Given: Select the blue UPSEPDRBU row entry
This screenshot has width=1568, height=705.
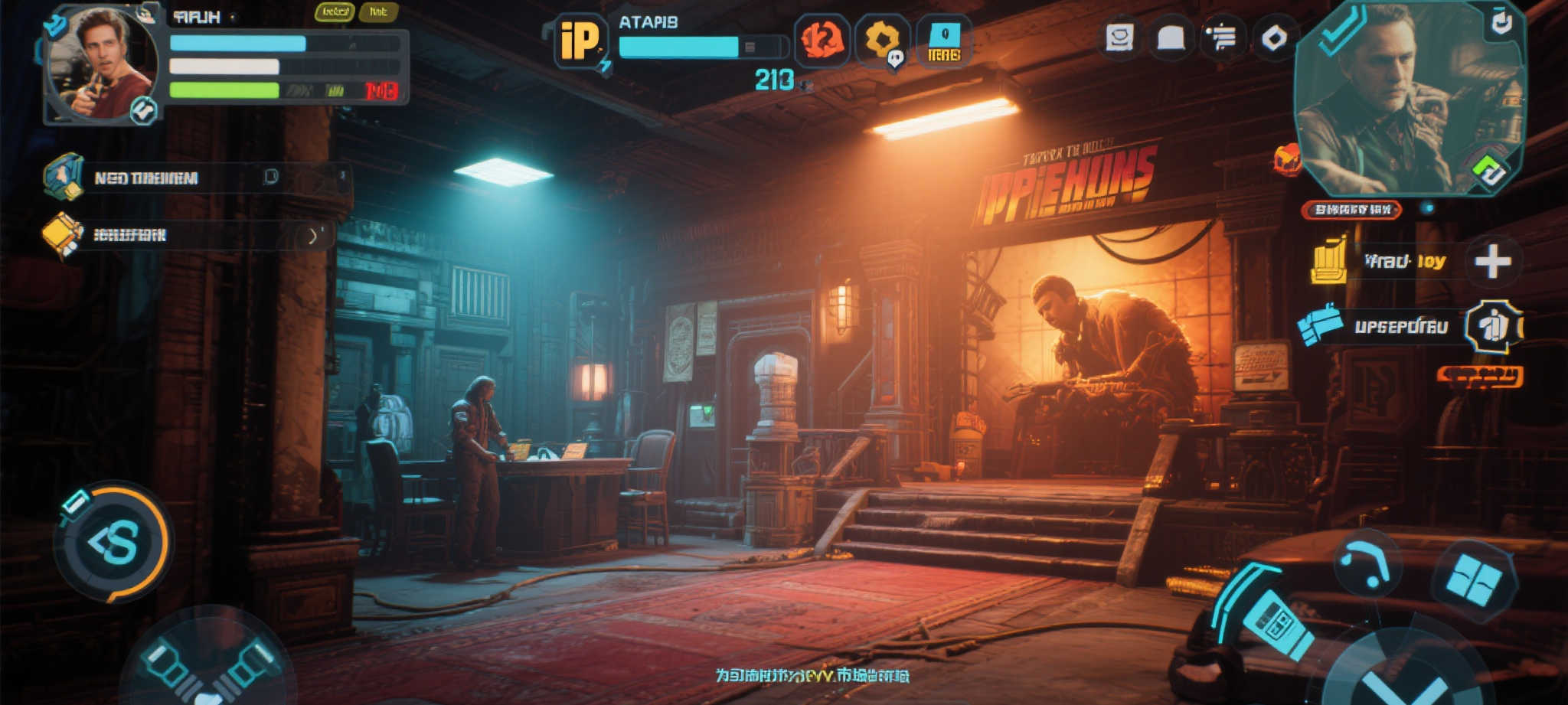Looking at the screenshot, I should [x=1400, y=327].
